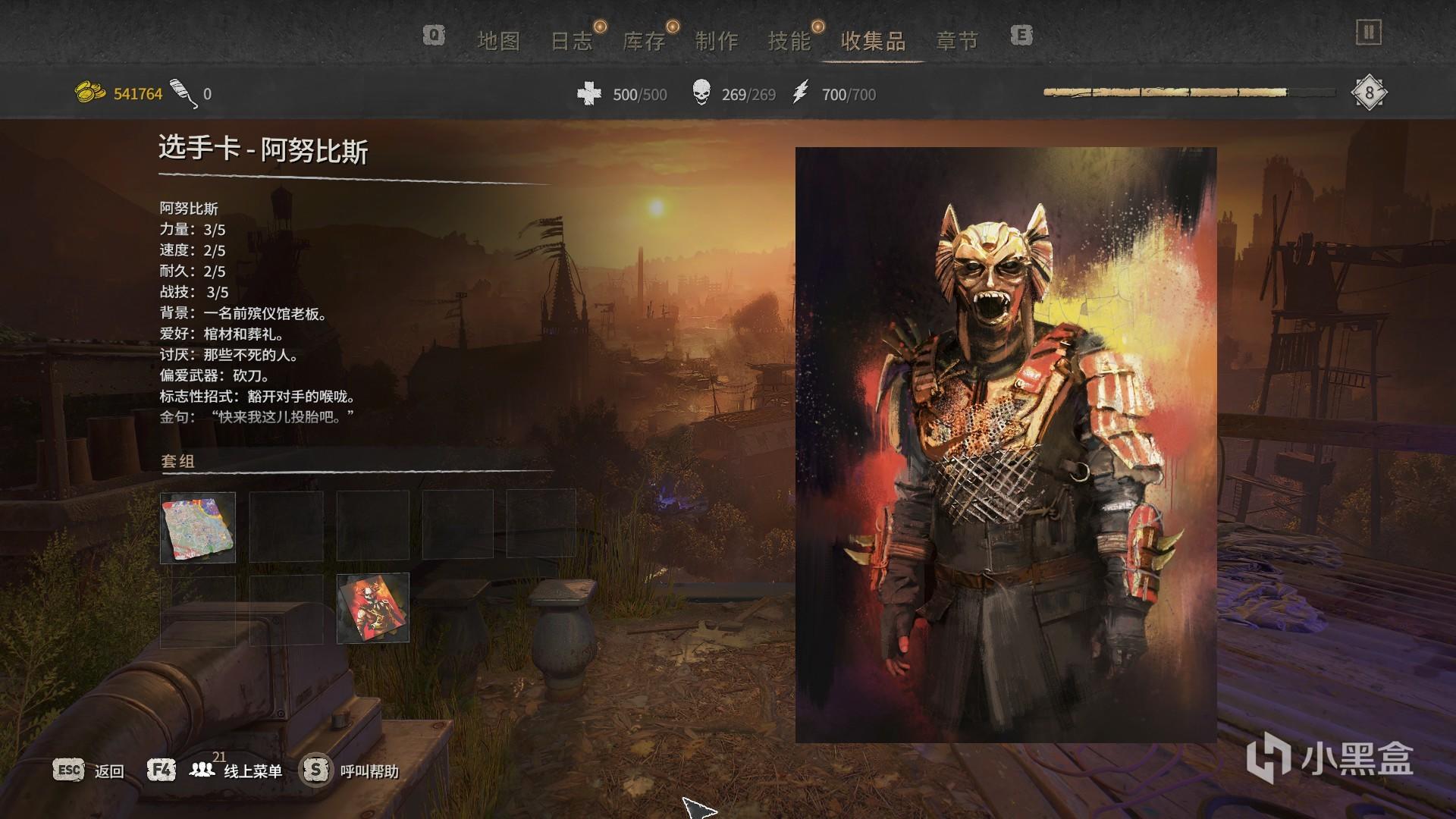Switch to the 地图 tab
The image size is (1456, 819).
pyautogui.click(x=498, y=41)
